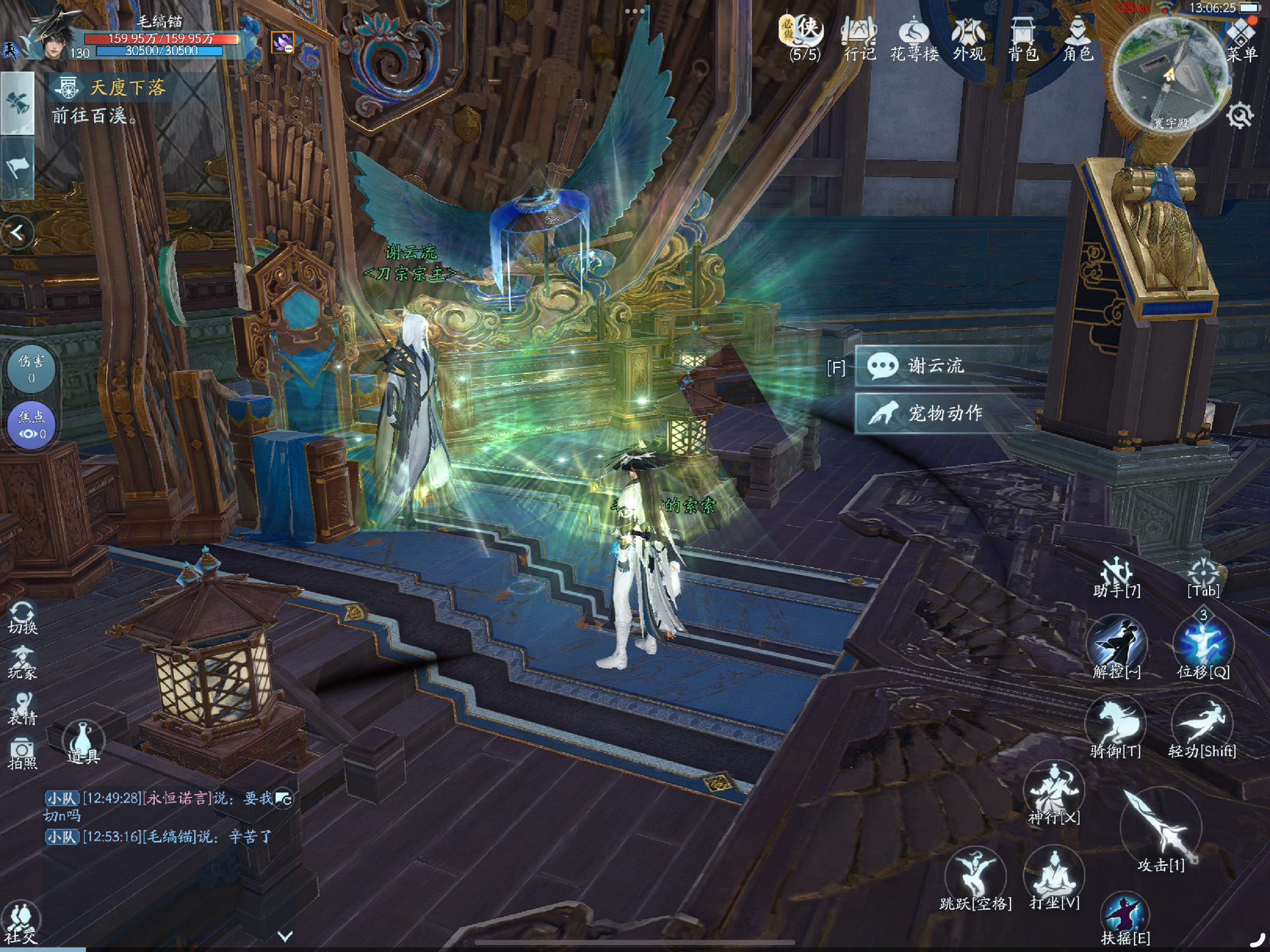Viewport: 1270px width, 952px height.
Task: Open the 角色 character sheet
Action: click(1078, 40)
